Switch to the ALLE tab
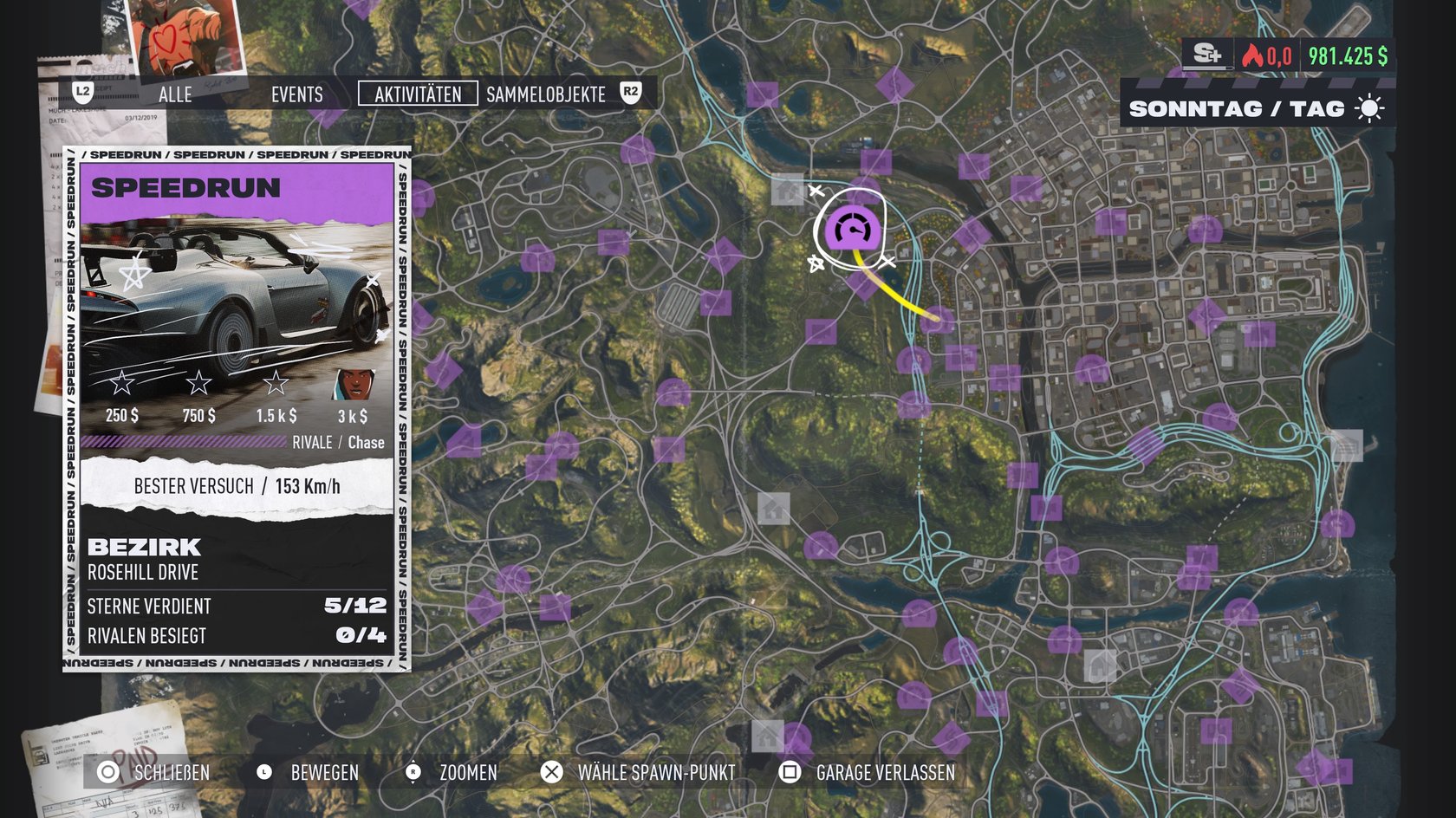Viewport: 1456px width, 818px height. click(x=175, y=94)
